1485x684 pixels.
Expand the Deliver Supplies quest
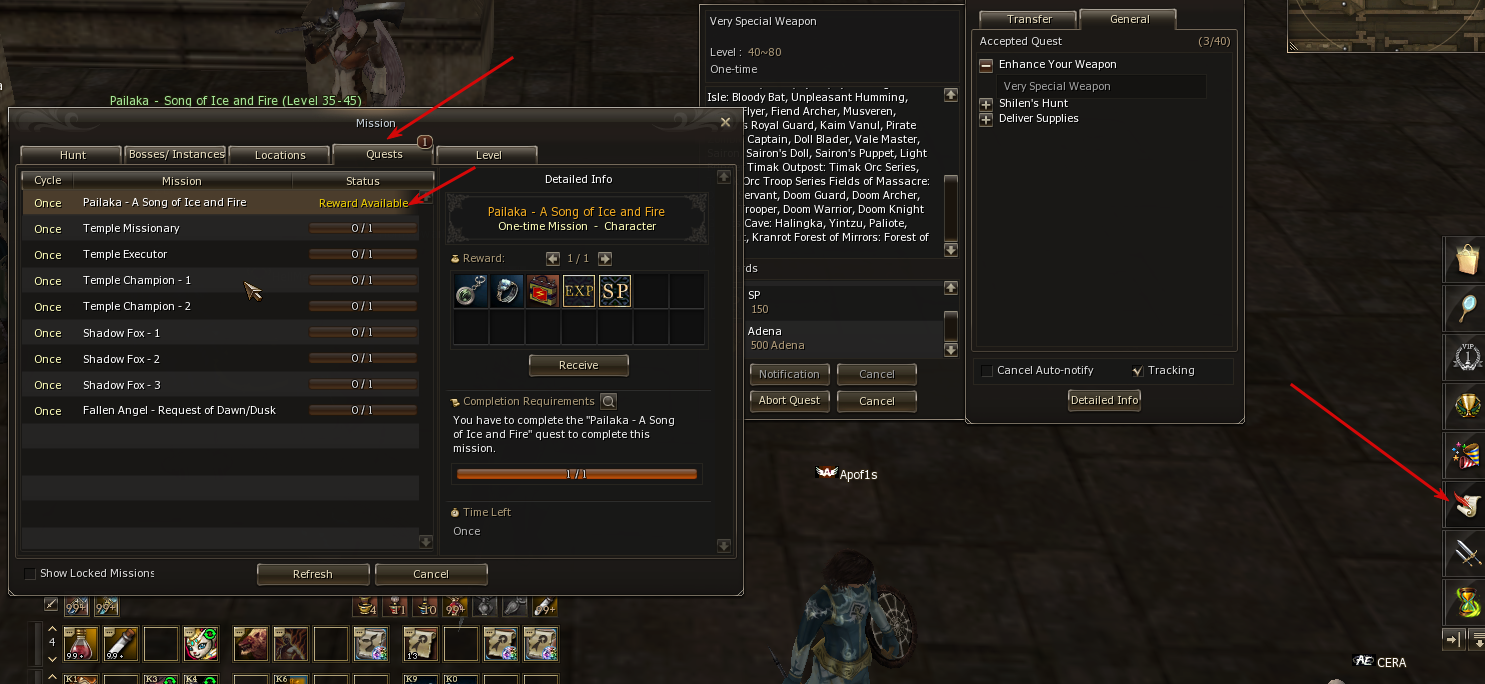click(986, 119)
